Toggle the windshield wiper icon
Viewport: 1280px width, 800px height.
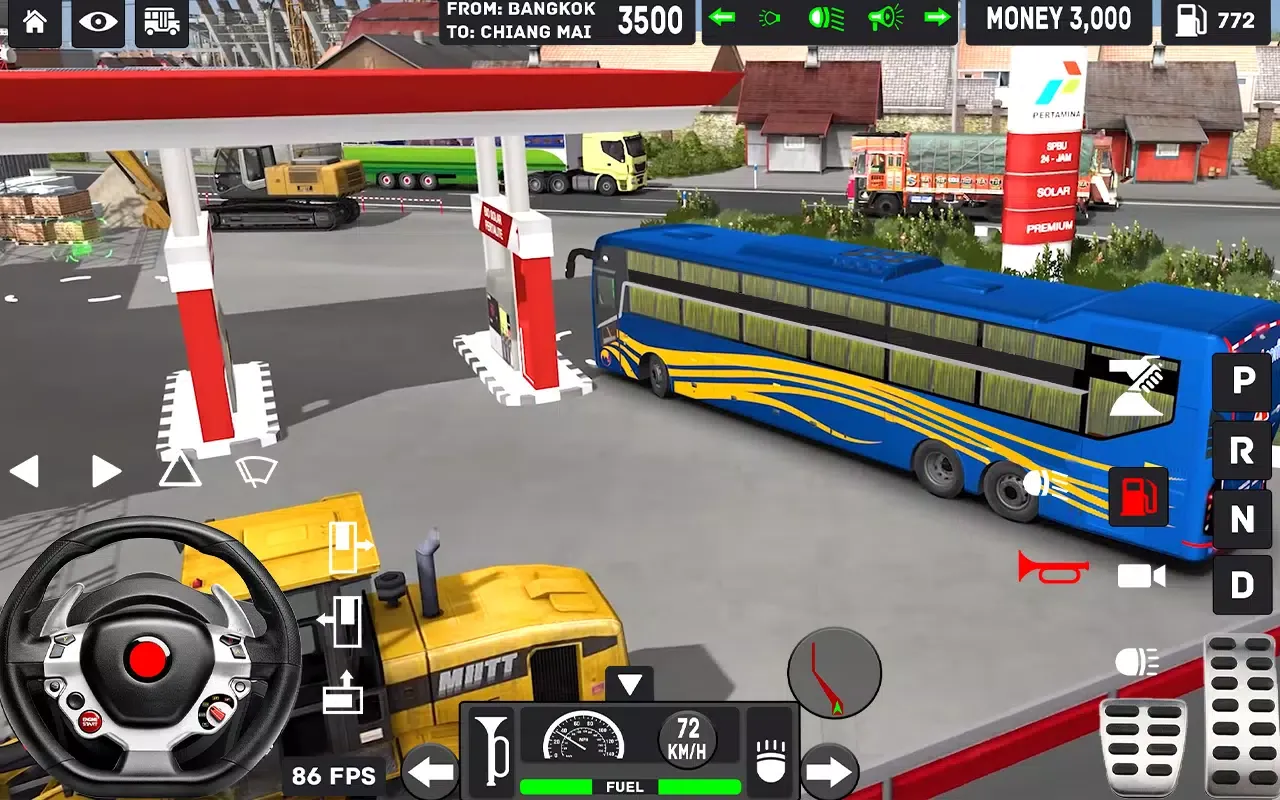(x=256, y=470)
